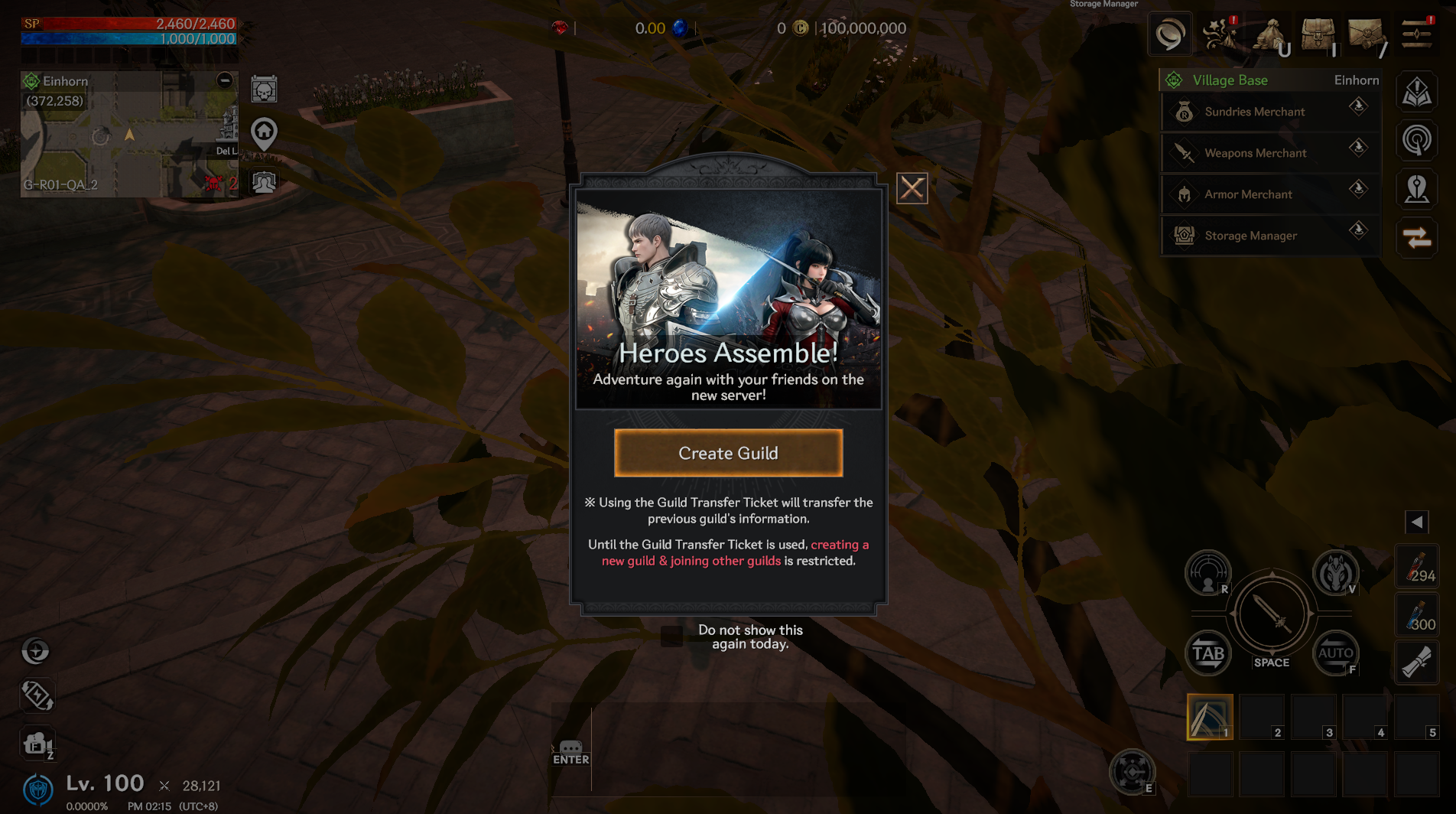This screenshot has width=1456, height=814.
Task: Close the Heroes Assemble popup
Action: click(912, 188)
